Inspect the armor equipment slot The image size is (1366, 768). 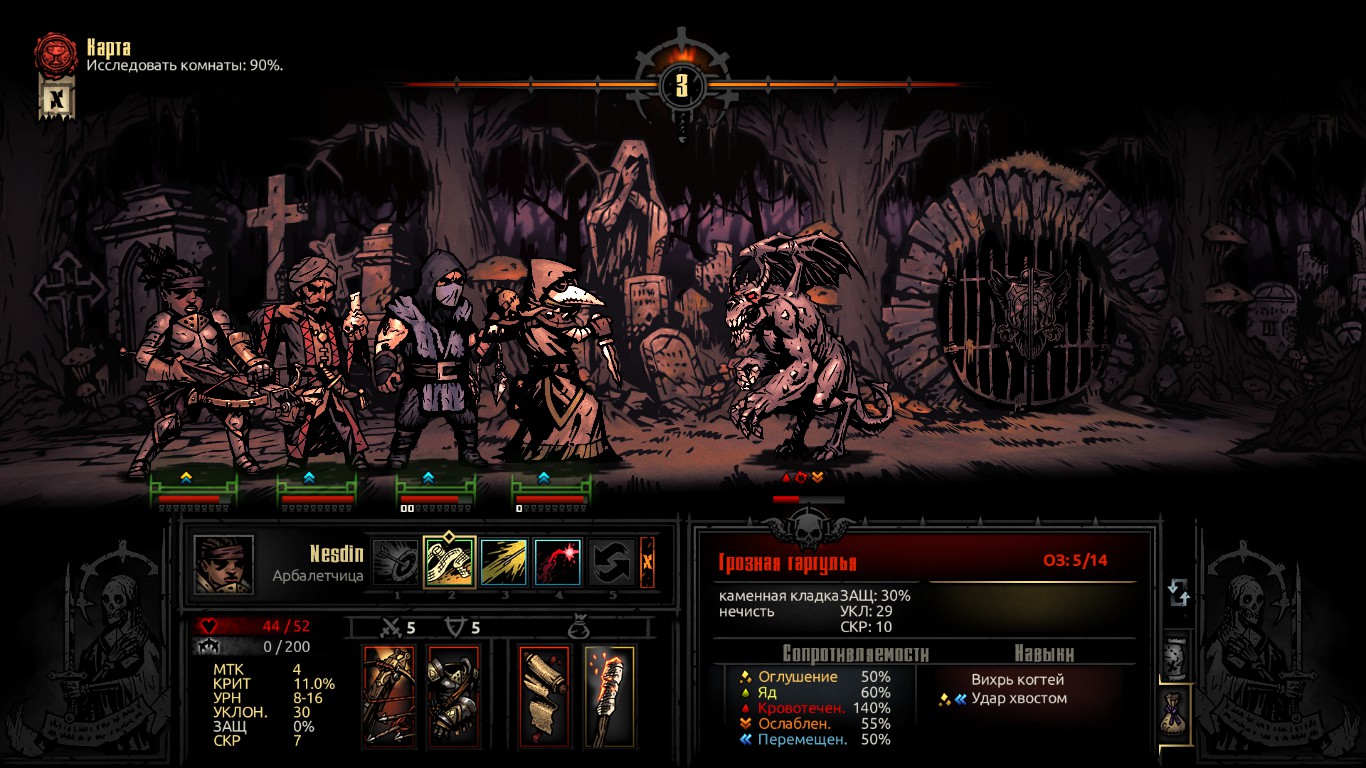(x=453, y=696)
